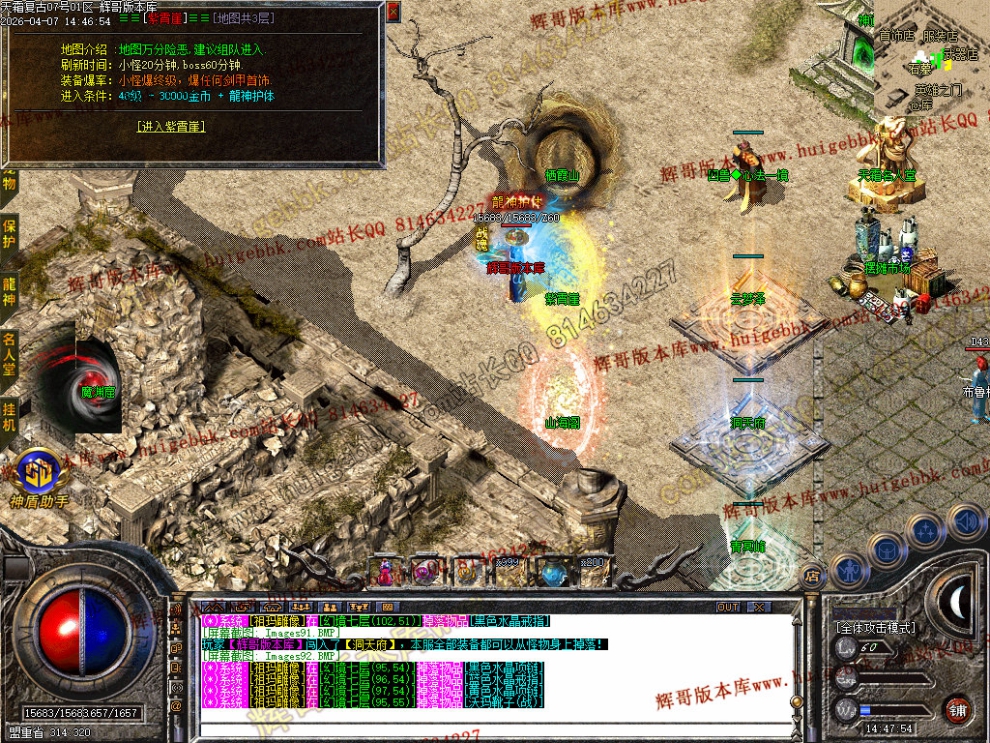Close the chat panel with its X button

pyautogui.click(x=759, y=607)
